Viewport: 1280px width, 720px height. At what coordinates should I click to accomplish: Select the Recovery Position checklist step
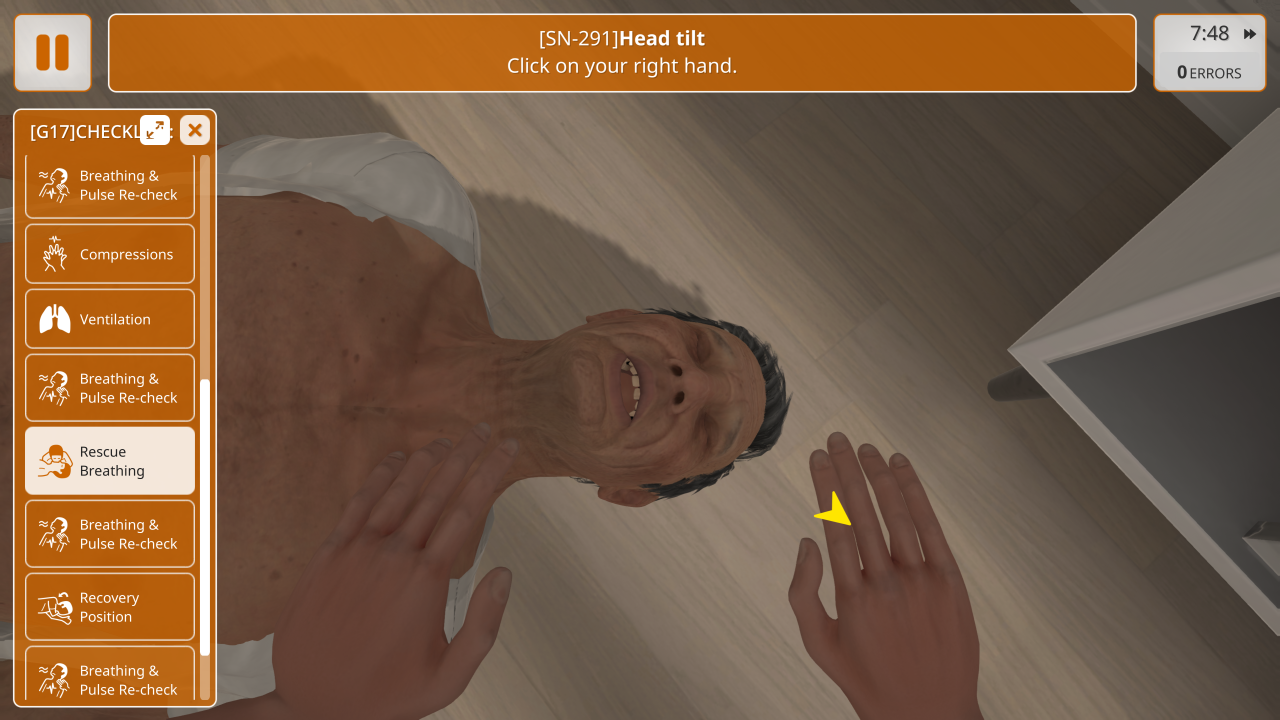click(110, 607)
